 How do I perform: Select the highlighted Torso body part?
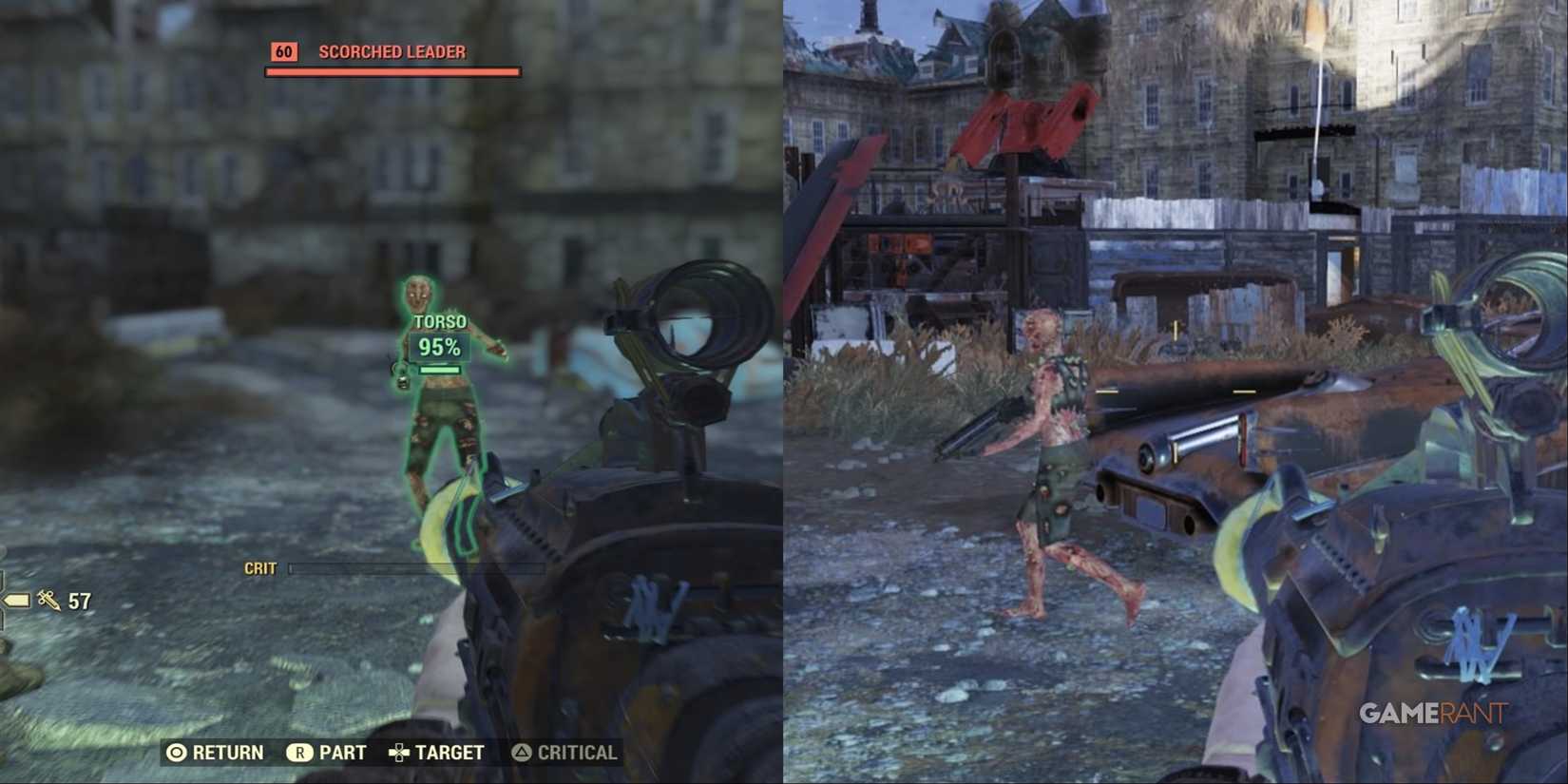(x=440, y=322)
